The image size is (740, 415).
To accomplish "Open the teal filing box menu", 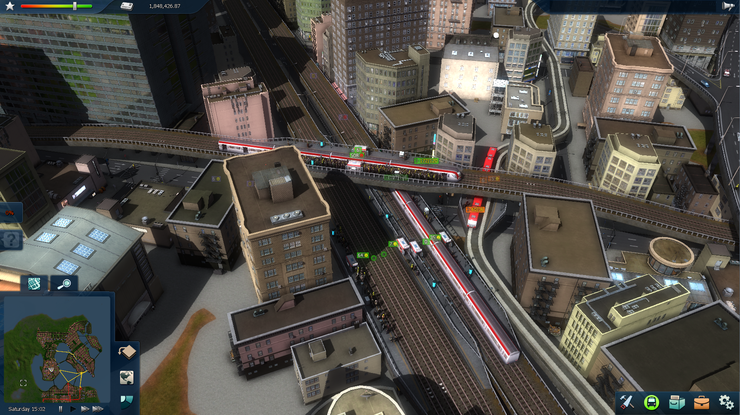I will 676,401.
